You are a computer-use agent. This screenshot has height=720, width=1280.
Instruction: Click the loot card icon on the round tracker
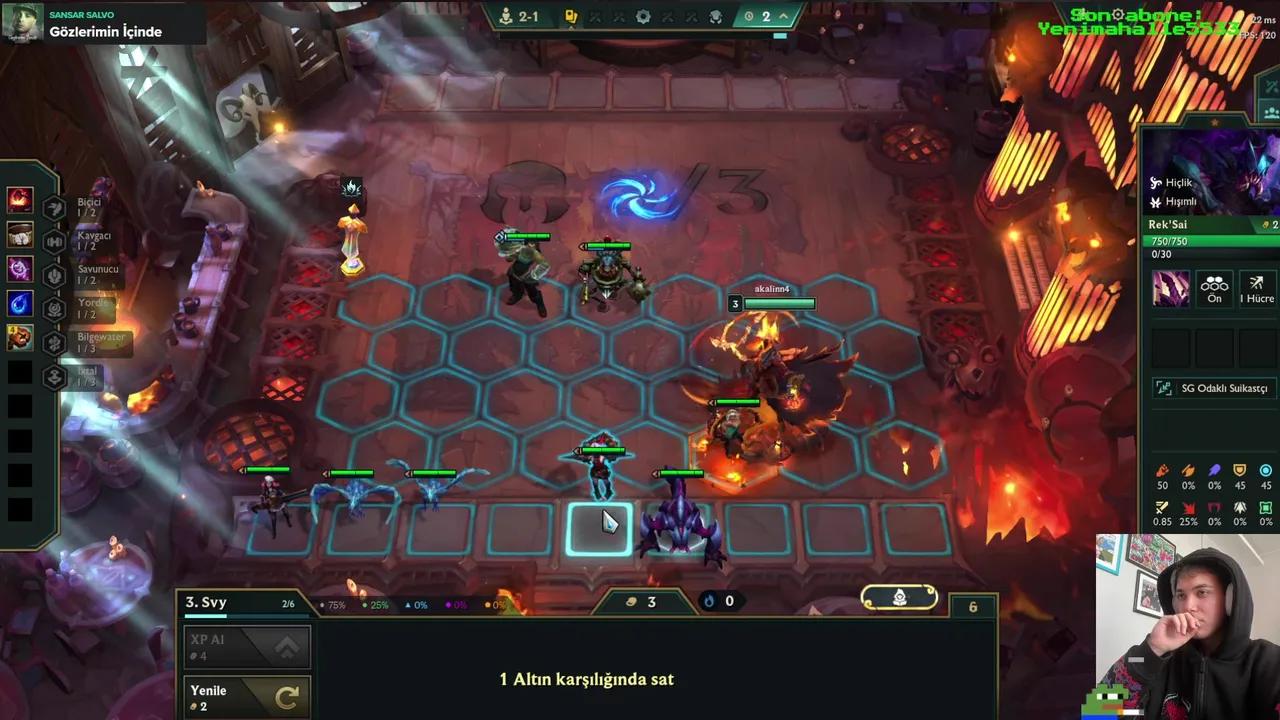[573, 16]
